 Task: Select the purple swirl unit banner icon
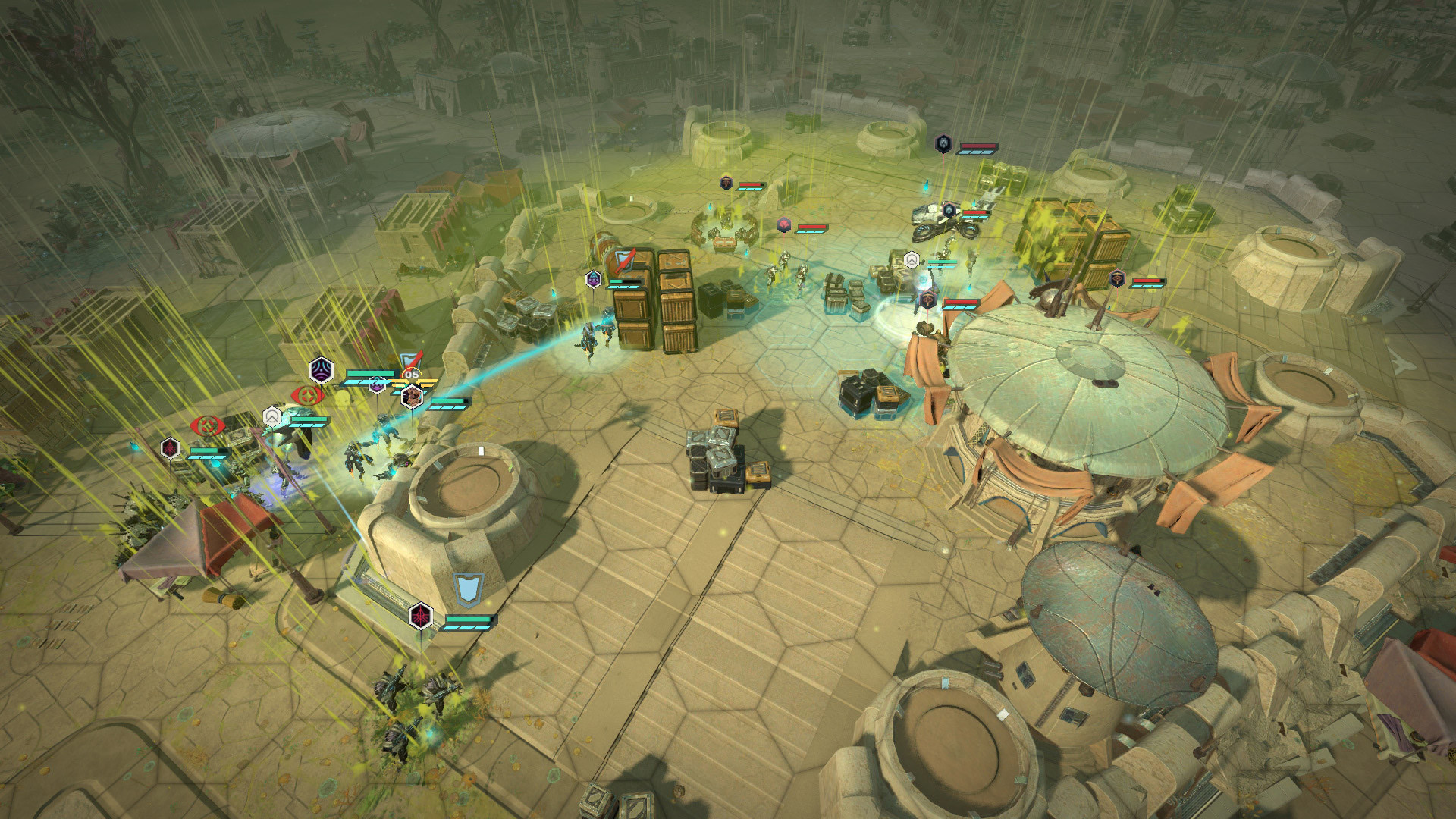coord(320,369)
